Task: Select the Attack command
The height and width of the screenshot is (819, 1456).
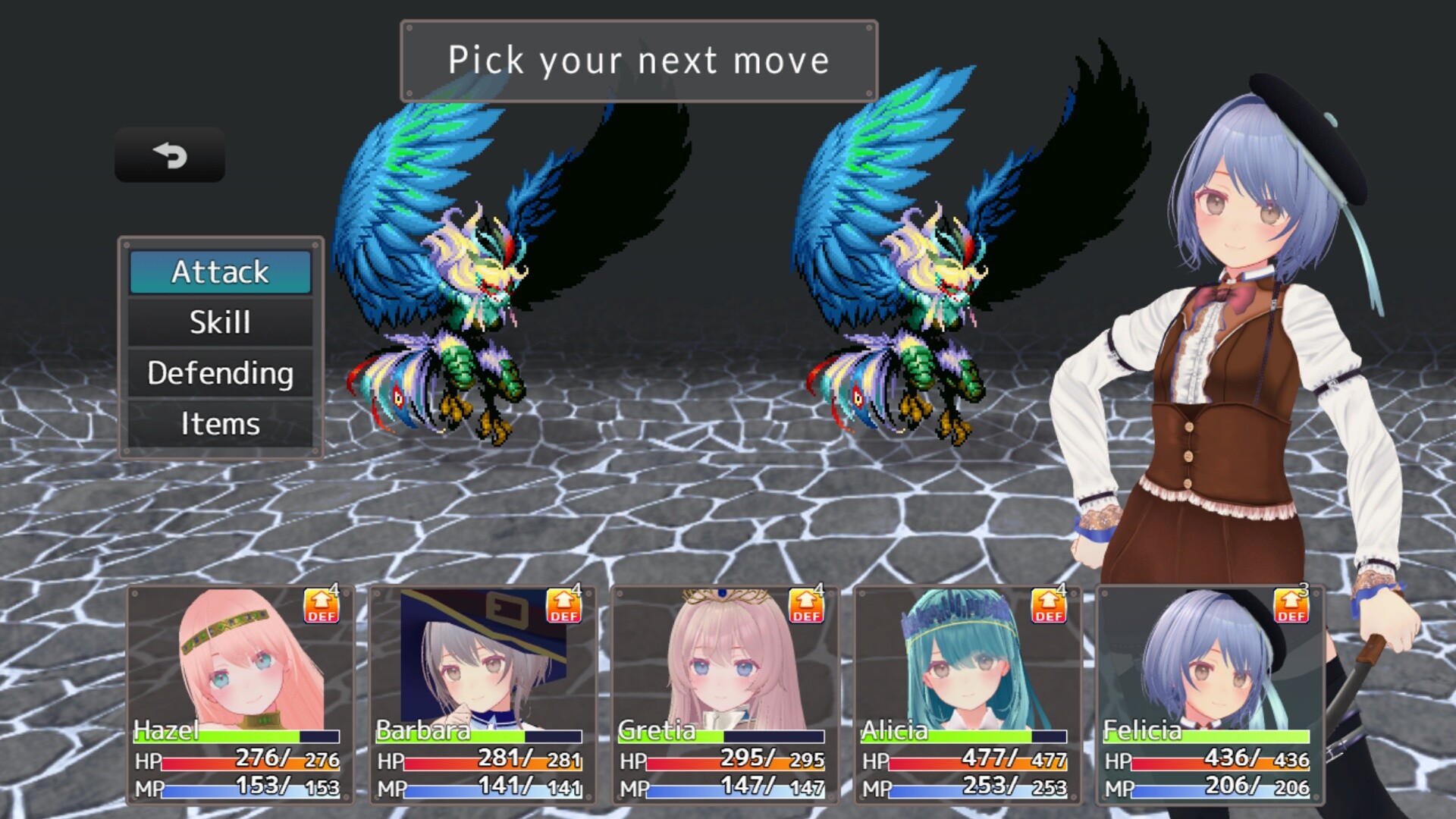Action: pos(221,271)
